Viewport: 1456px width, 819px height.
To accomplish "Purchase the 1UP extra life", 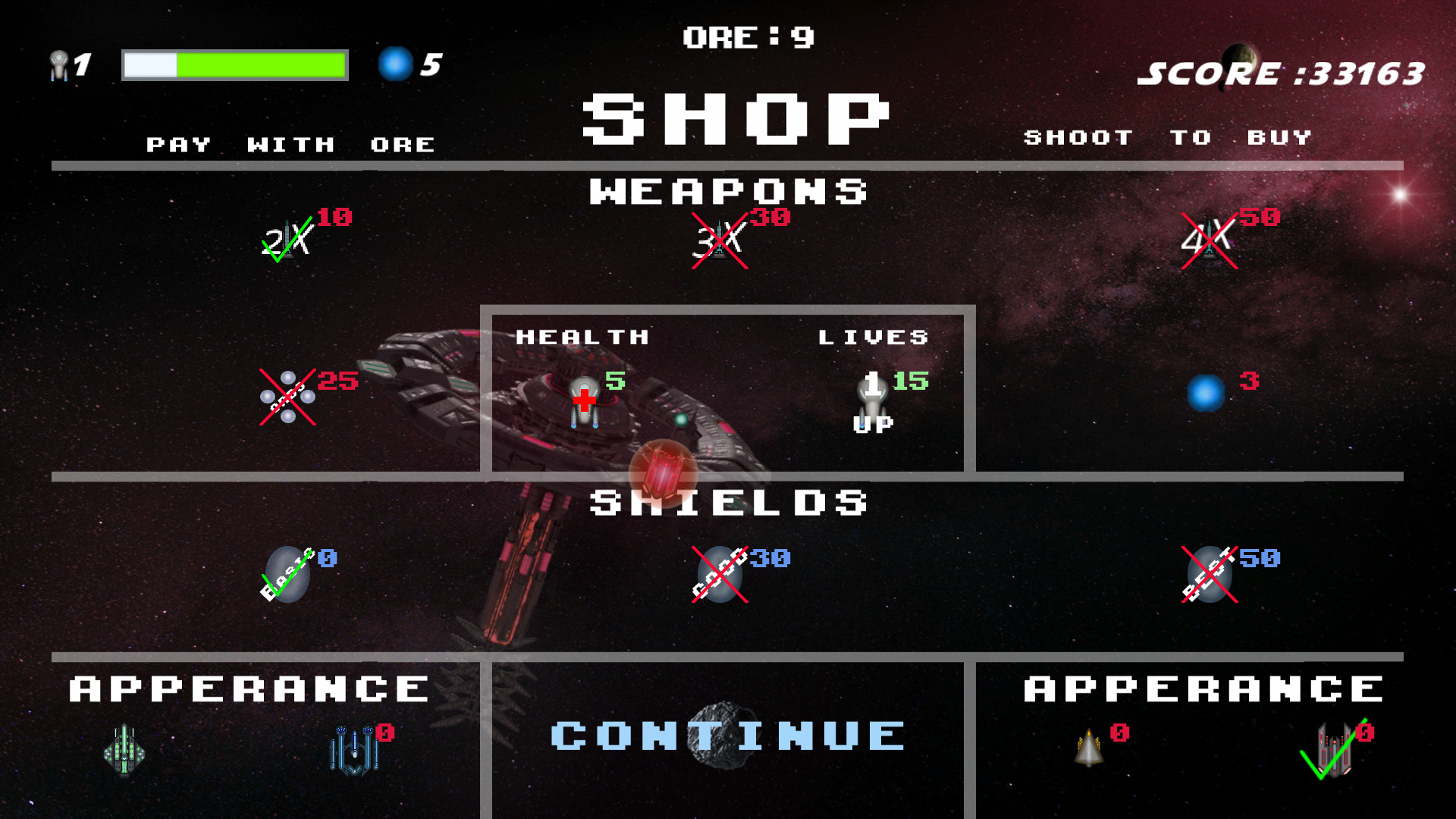I will coord(872,398).
